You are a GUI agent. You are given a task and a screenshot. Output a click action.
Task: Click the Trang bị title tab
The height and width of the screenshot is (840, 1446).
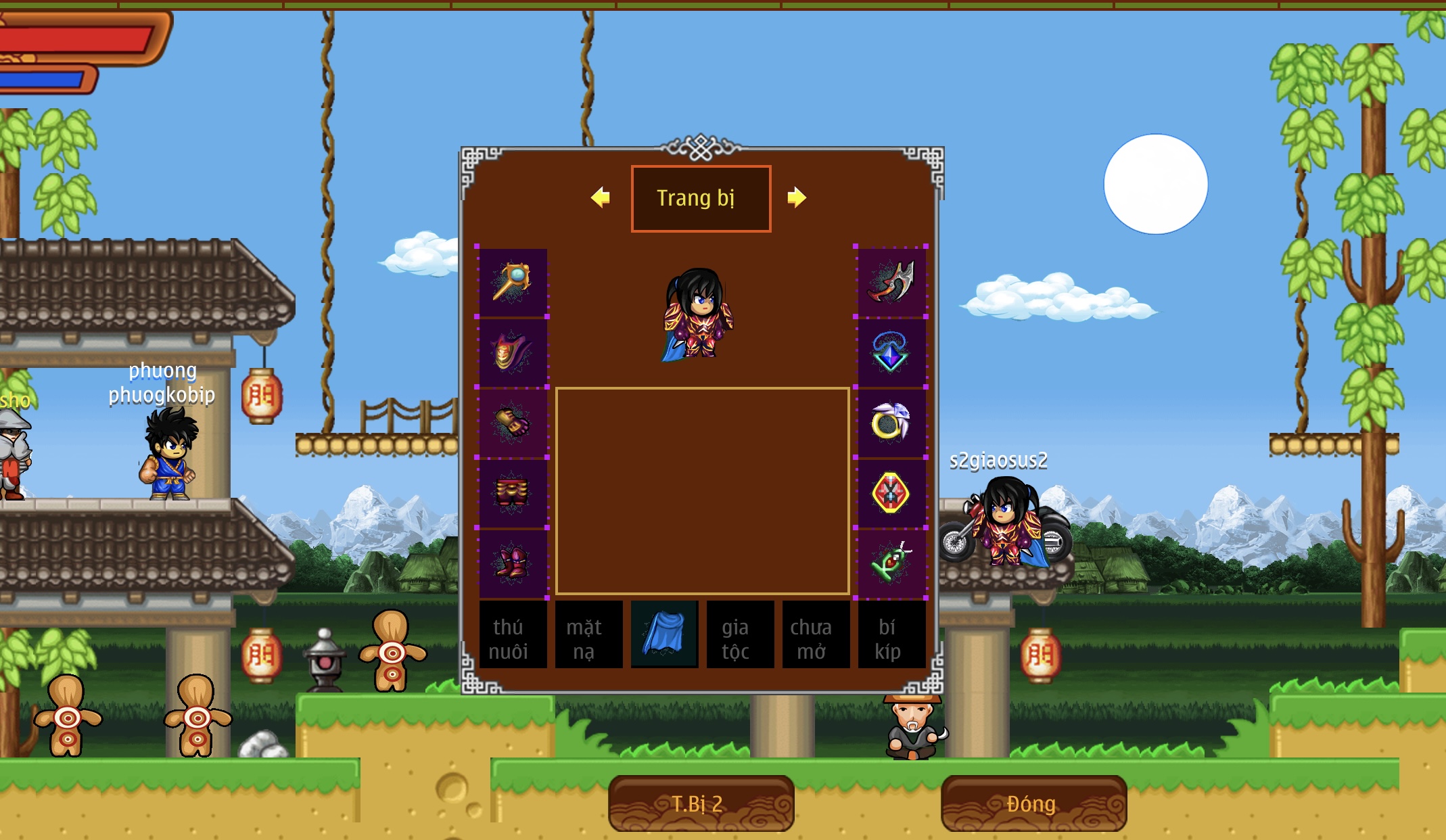point(701,198)
